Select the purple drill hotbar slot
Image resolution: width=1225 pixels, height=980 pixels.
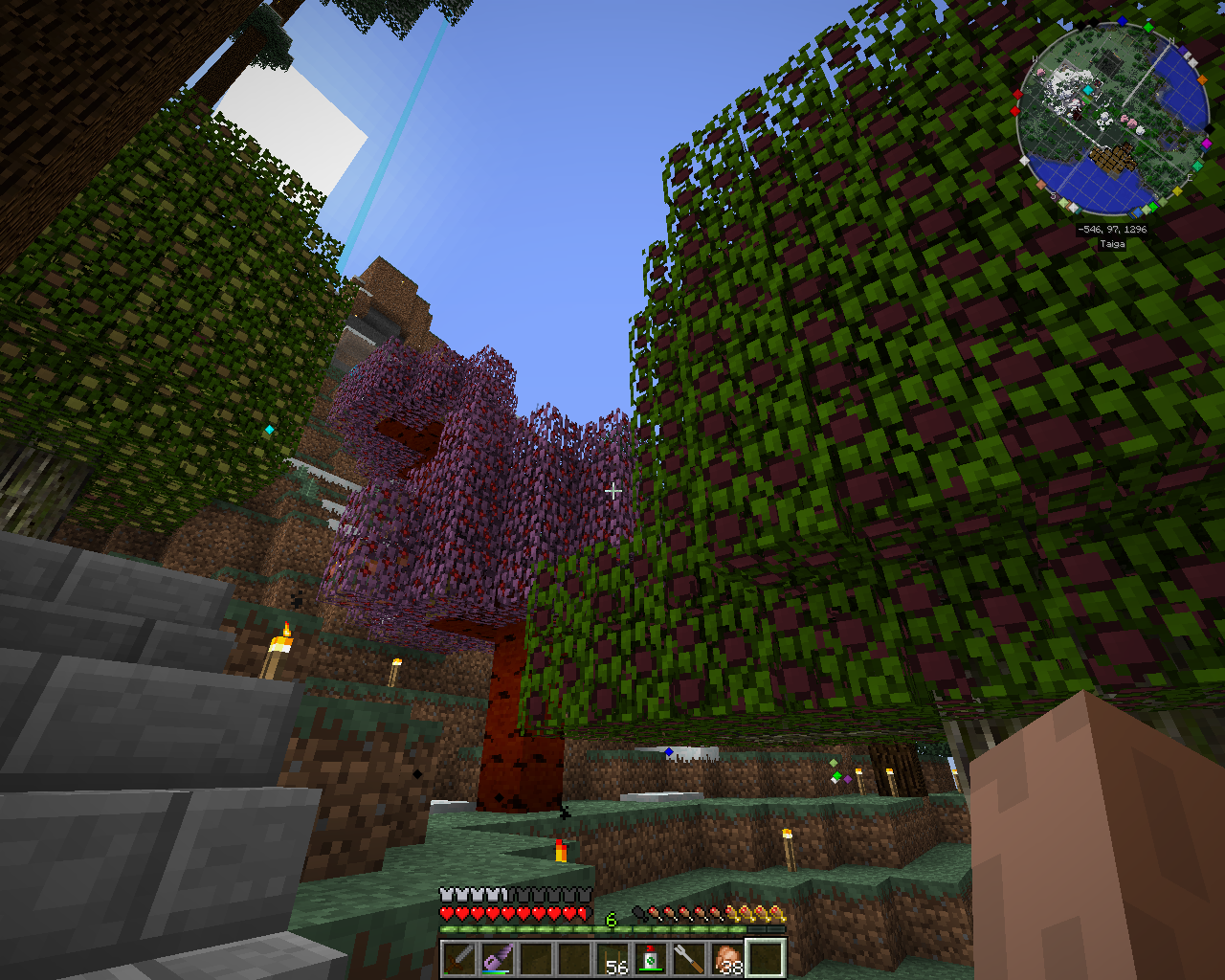click(x=498, y=958)
